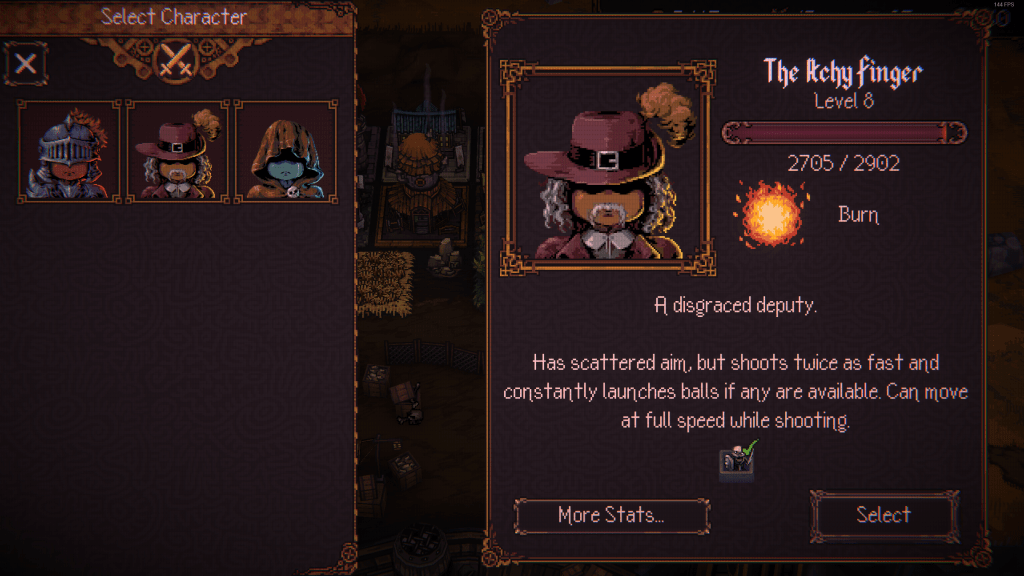The height and width of the screenshot is (576, 1024).
Task: Click the small checkmarked building icon
Action: pyautogui.click(x=738, y=458)
